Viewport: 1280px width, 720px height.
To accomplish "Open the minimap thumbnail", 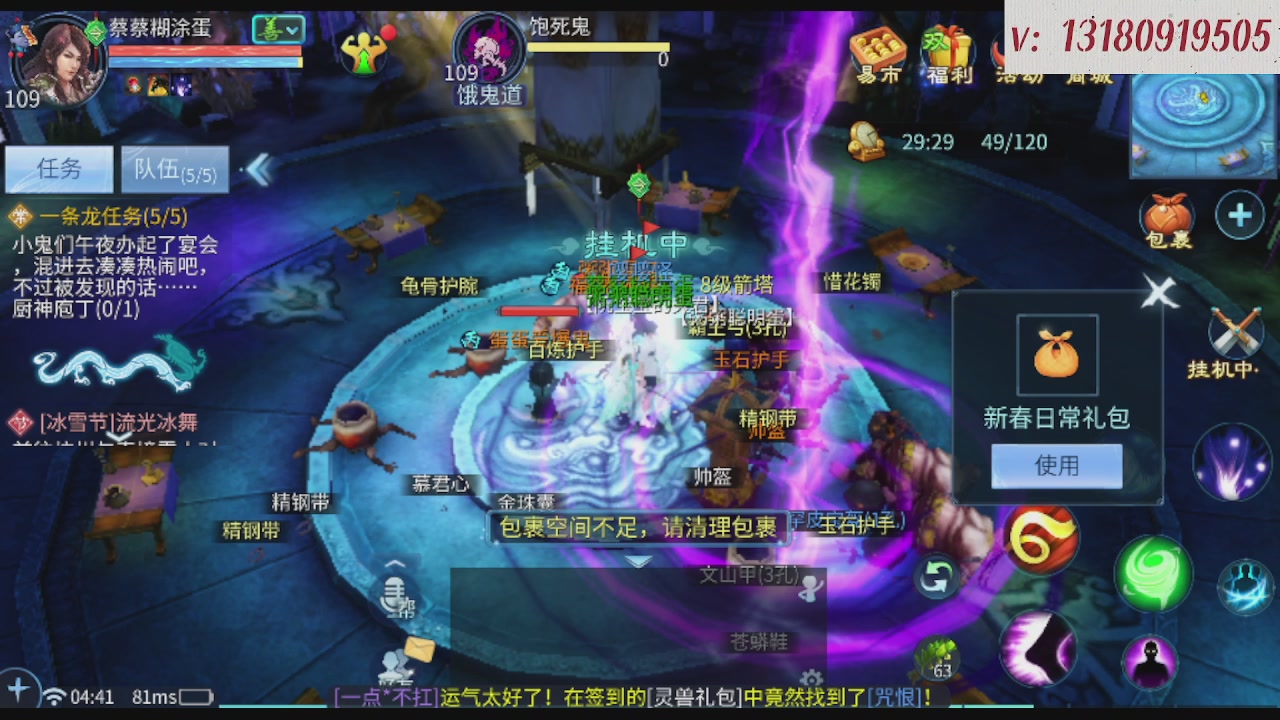I will (1200, 130).
